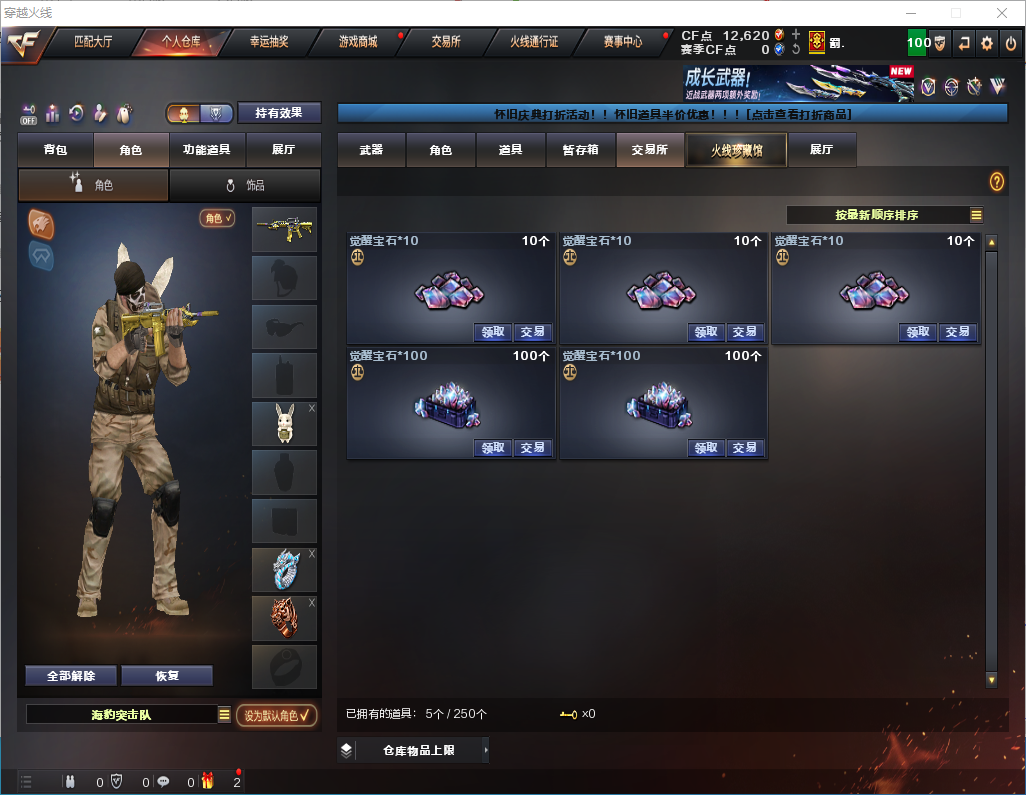The image size is (1026, 795).
Task: Open the gear settings icon
Action: 987,43
